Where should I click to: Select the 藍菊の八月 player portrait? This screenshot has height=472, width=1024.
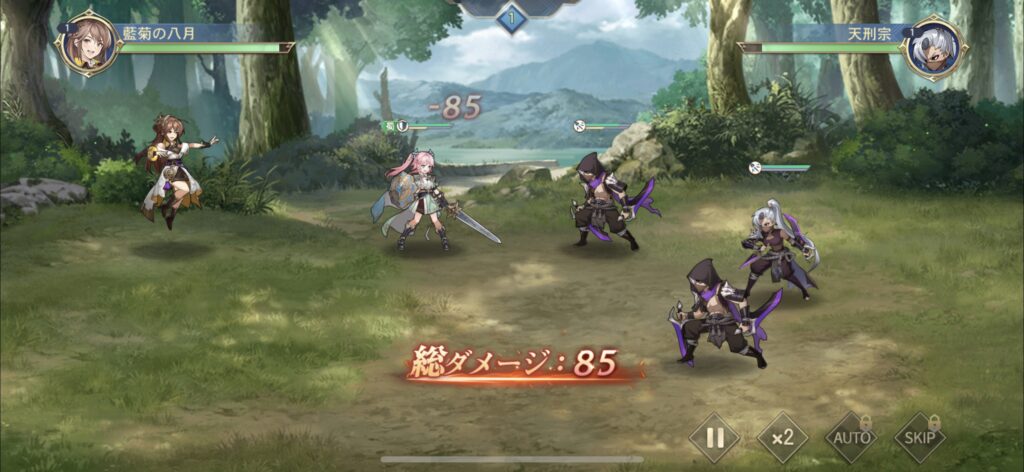point(88,46)
